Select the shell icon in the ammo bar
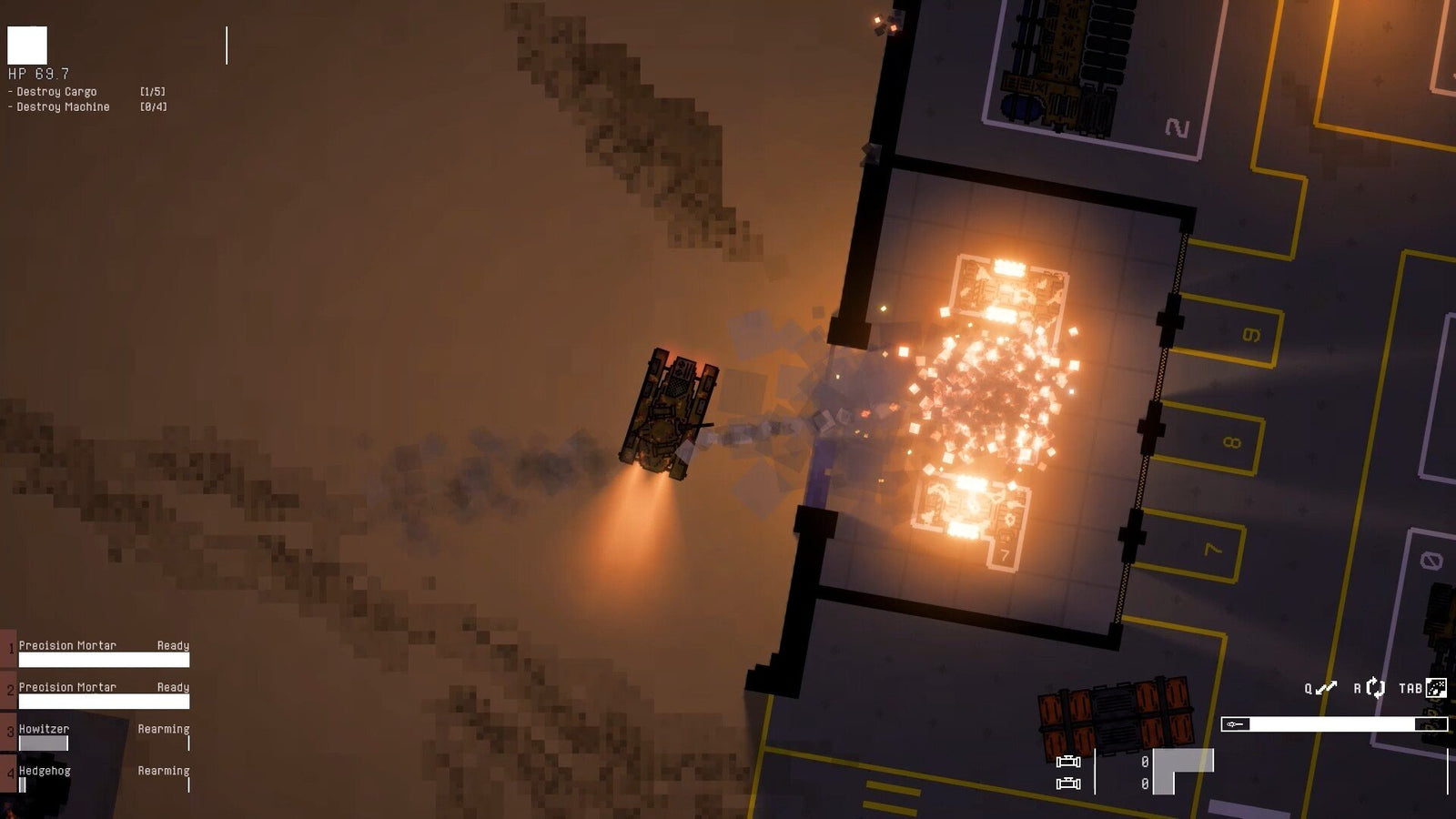Screen dimensions: 1456x819 click(1235, 724)
